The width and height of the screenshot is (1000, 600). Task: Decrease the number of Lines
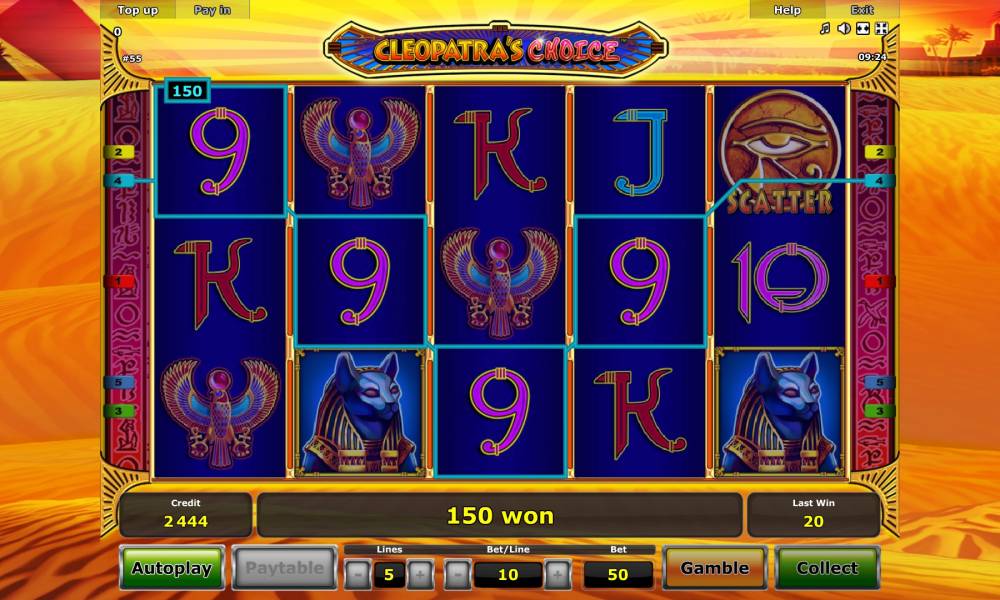coord(357,575)
